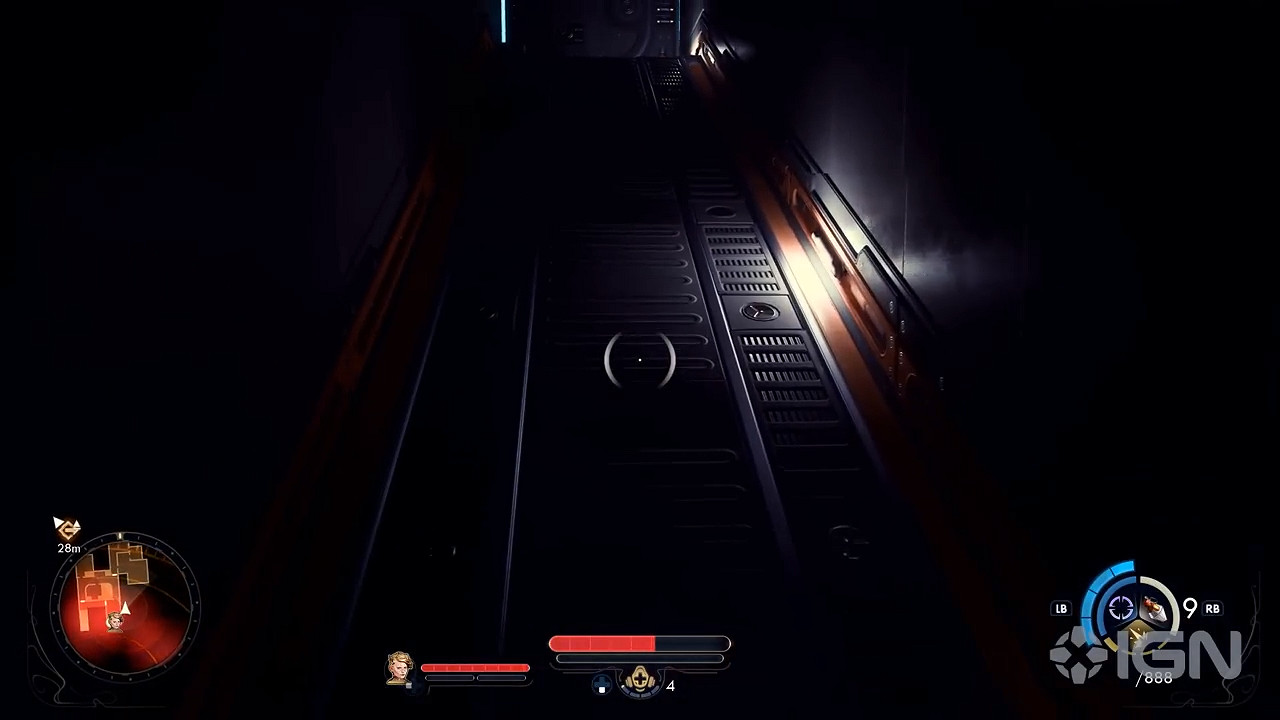Click the quest objective marker icon above minimap
Screen dimensions: 1280x720
66,527
